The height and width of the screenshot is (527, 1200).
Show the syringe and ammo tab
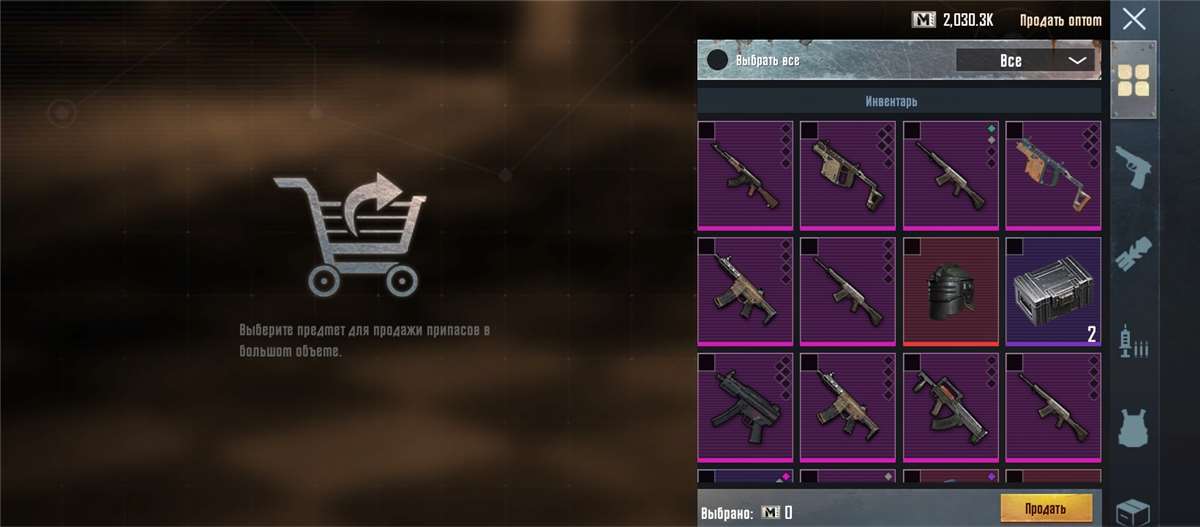click(x=1133, y=342)
